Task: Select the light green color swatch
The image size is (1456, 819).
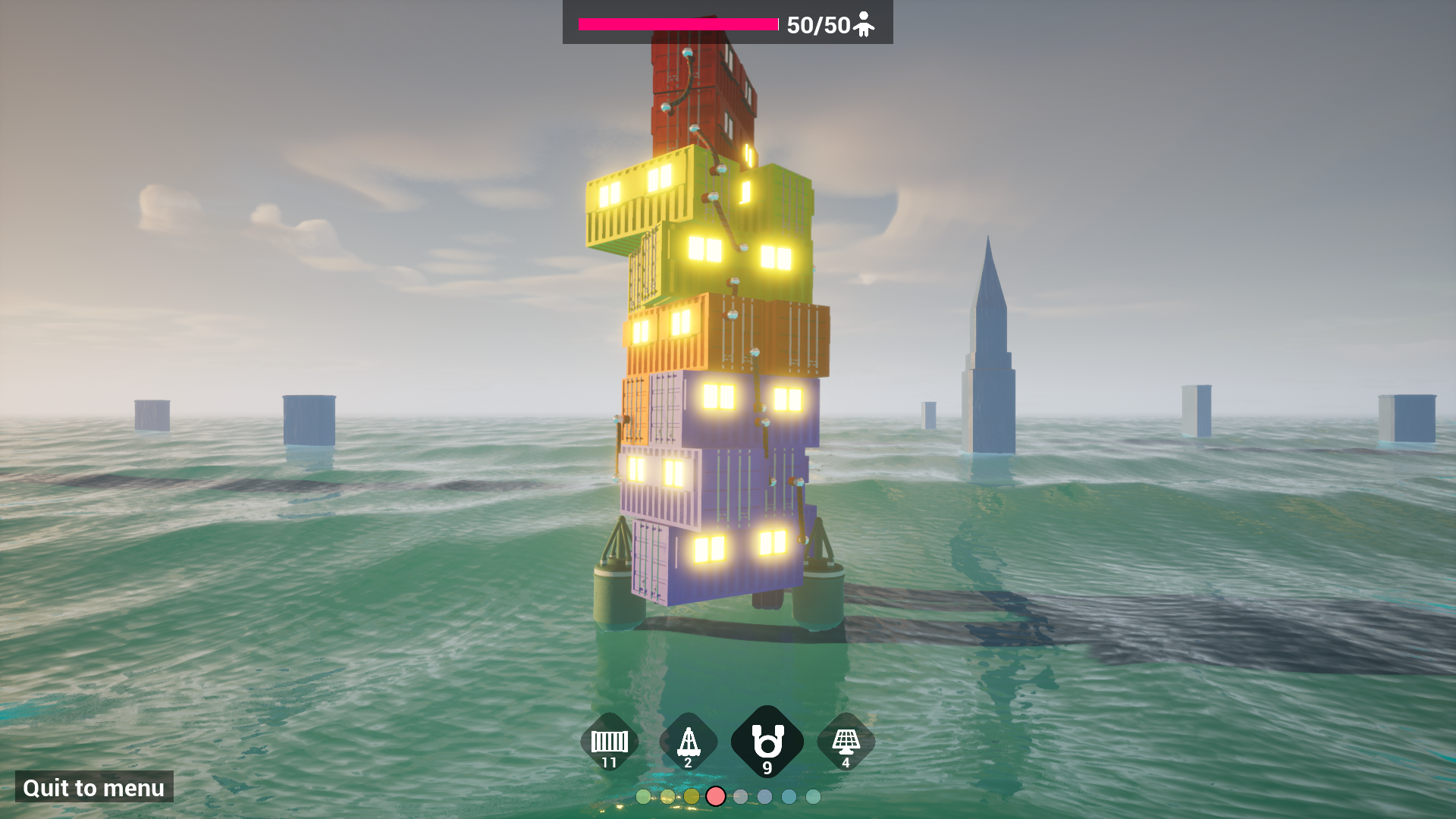Action: (x=643, y=798)
